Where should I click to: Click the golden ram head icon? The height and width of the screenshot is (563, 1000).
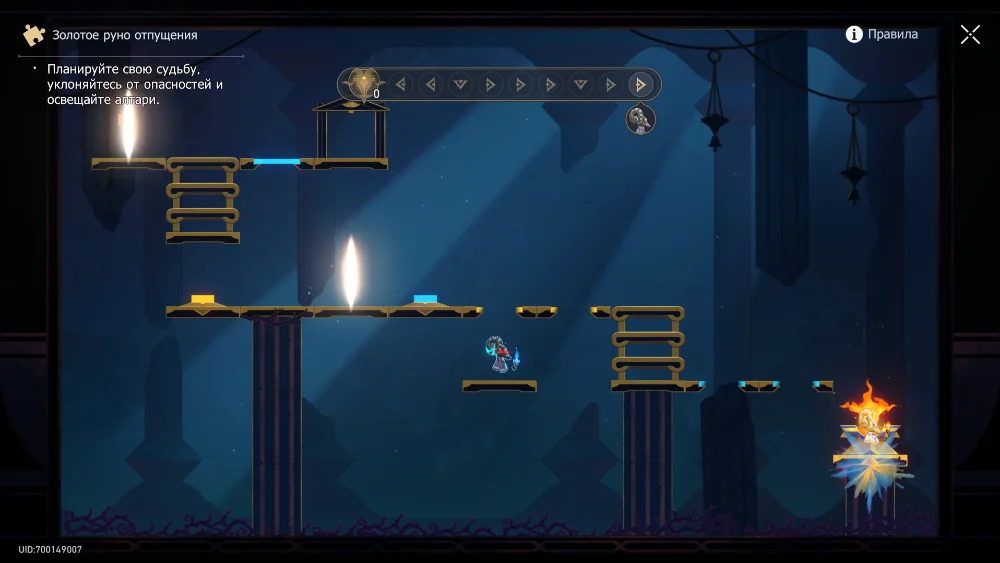[x=362, y=84]
